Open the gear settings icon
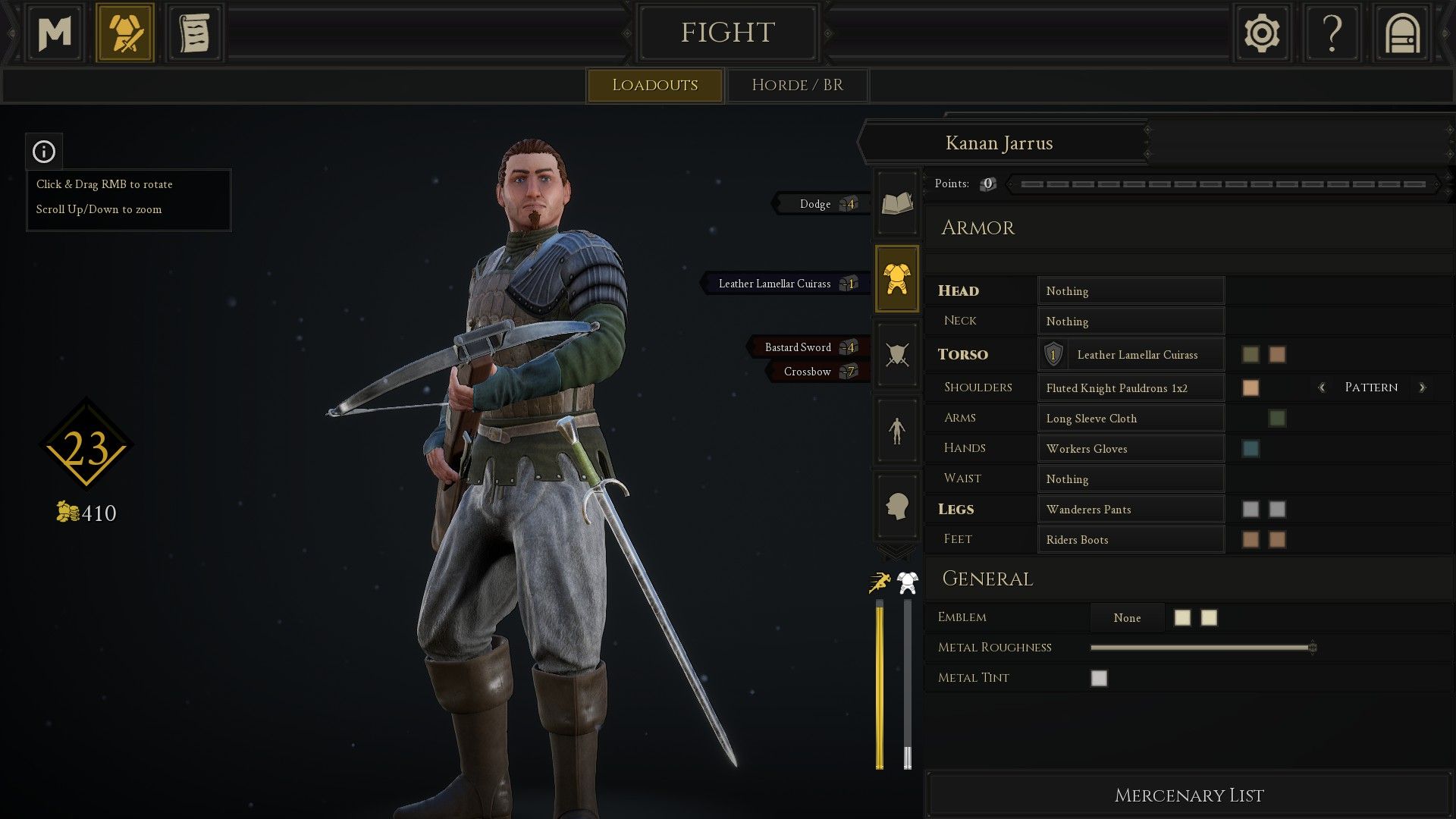 coord(1261,33)
